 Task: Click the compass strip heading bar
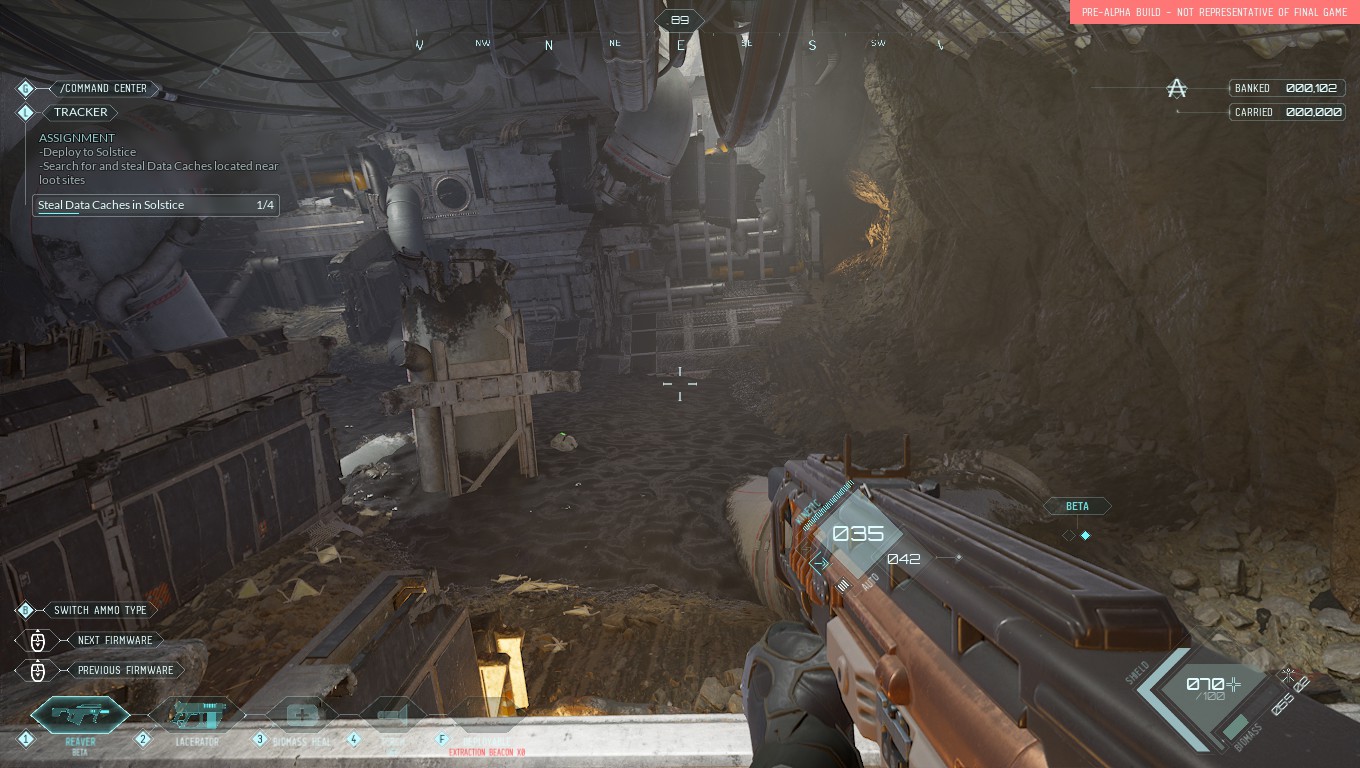tap(679, 44)
